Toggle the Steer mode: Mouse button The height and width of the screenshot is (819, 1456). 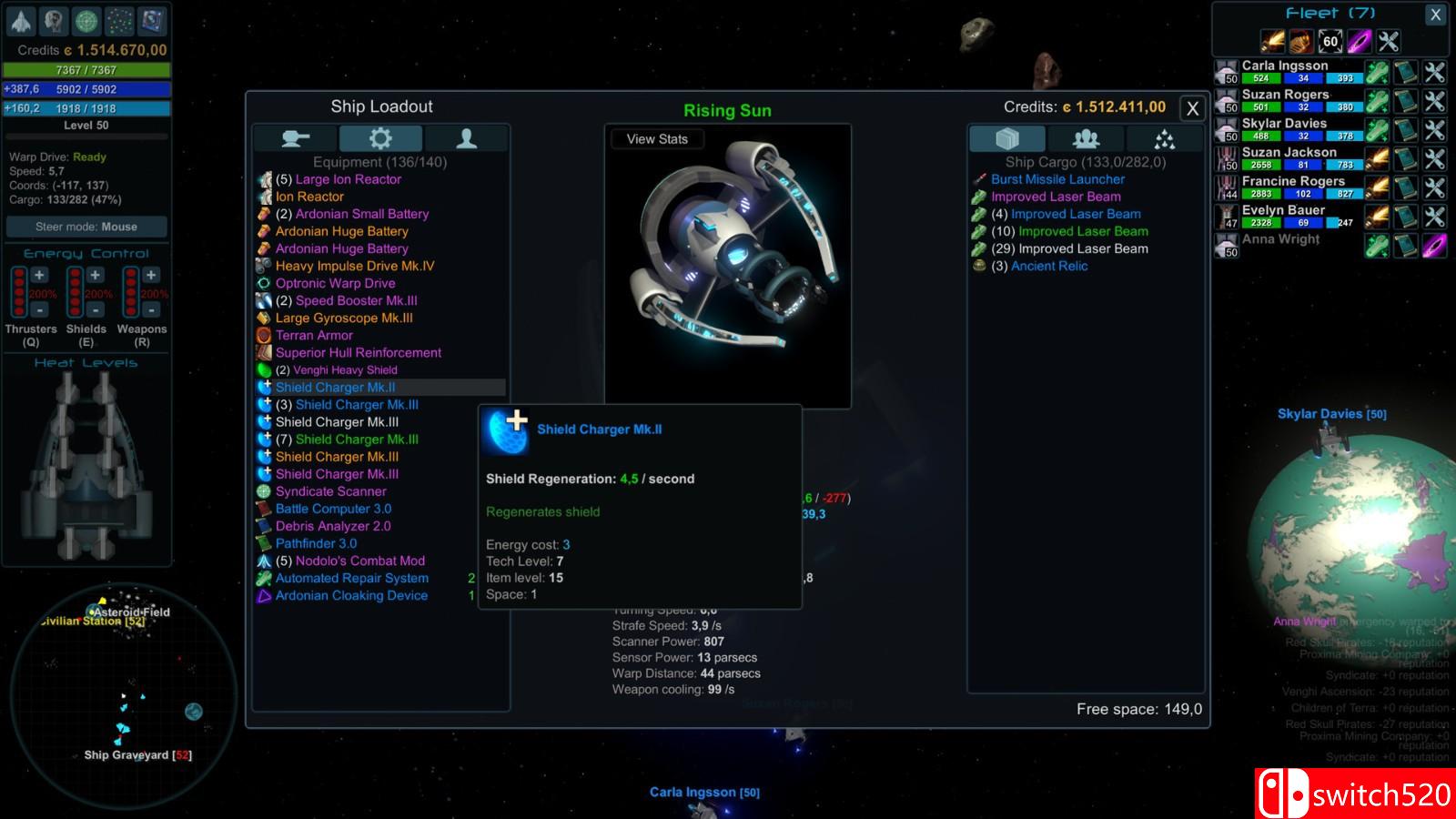86,227
